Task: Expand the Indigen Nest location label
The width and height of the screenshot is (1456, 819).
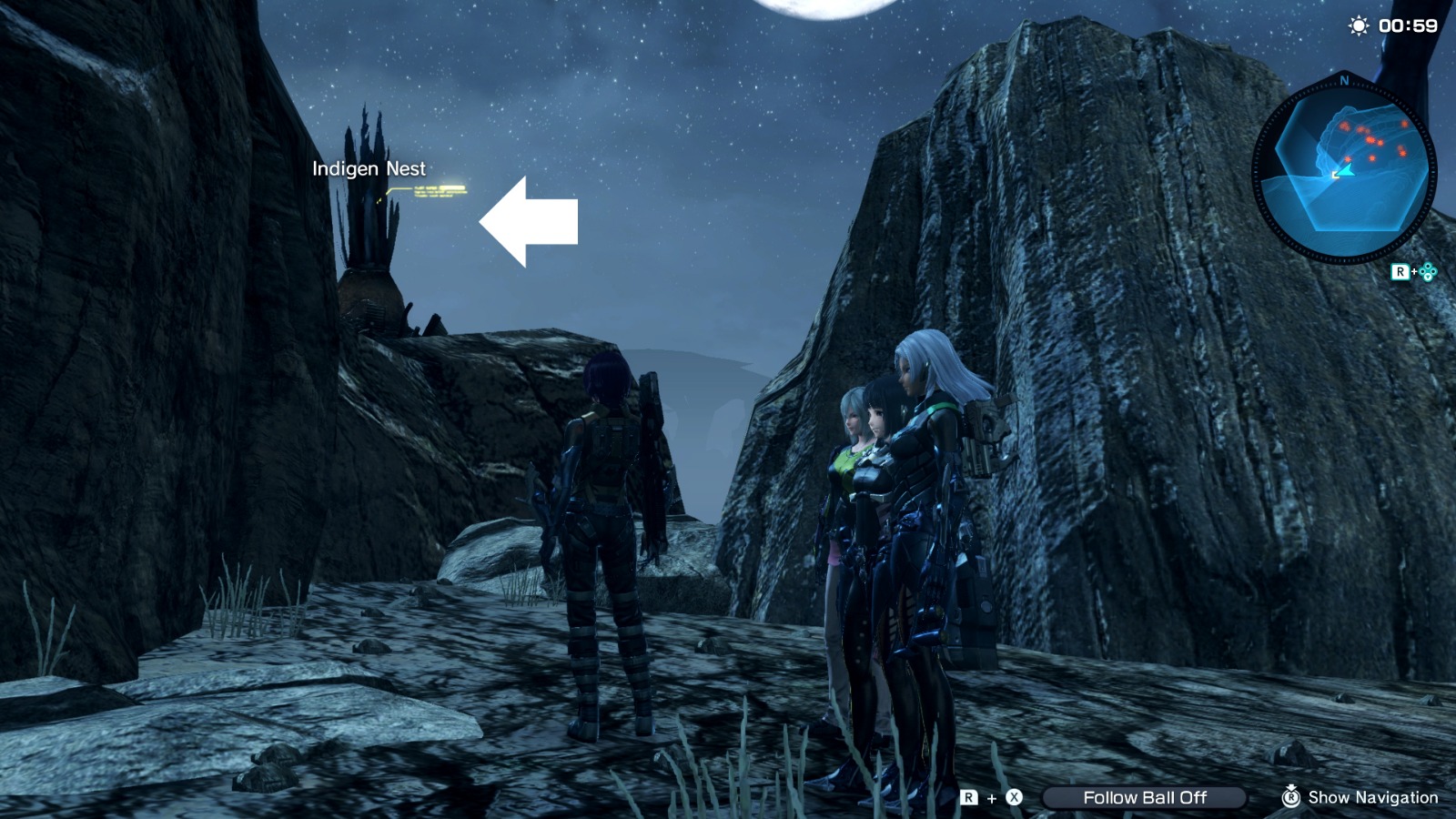Action: 369,168
